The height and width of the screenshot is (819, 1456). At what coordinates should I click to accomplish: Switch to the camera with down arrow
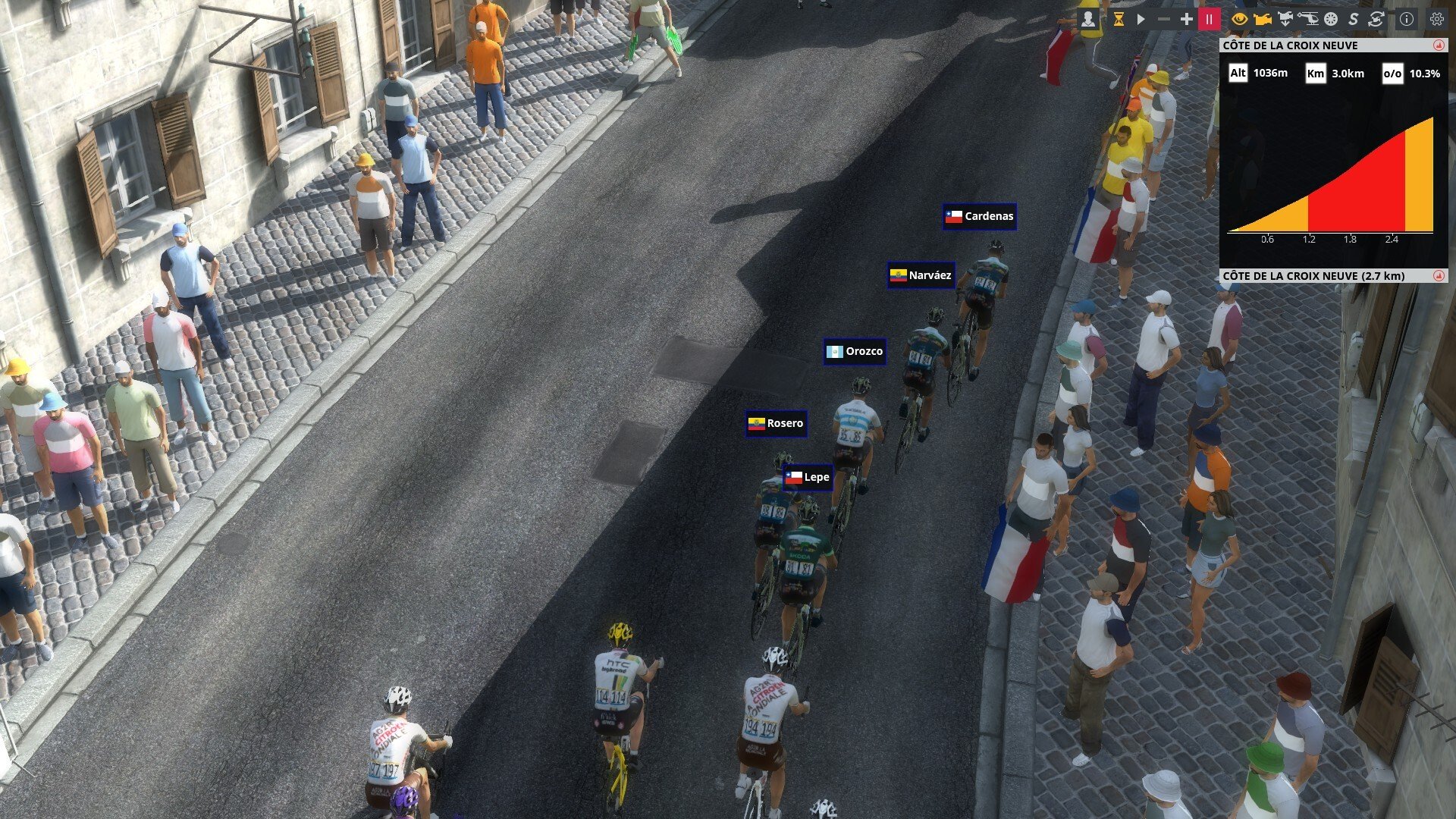pyautogui.click(x=1285, y=20)
